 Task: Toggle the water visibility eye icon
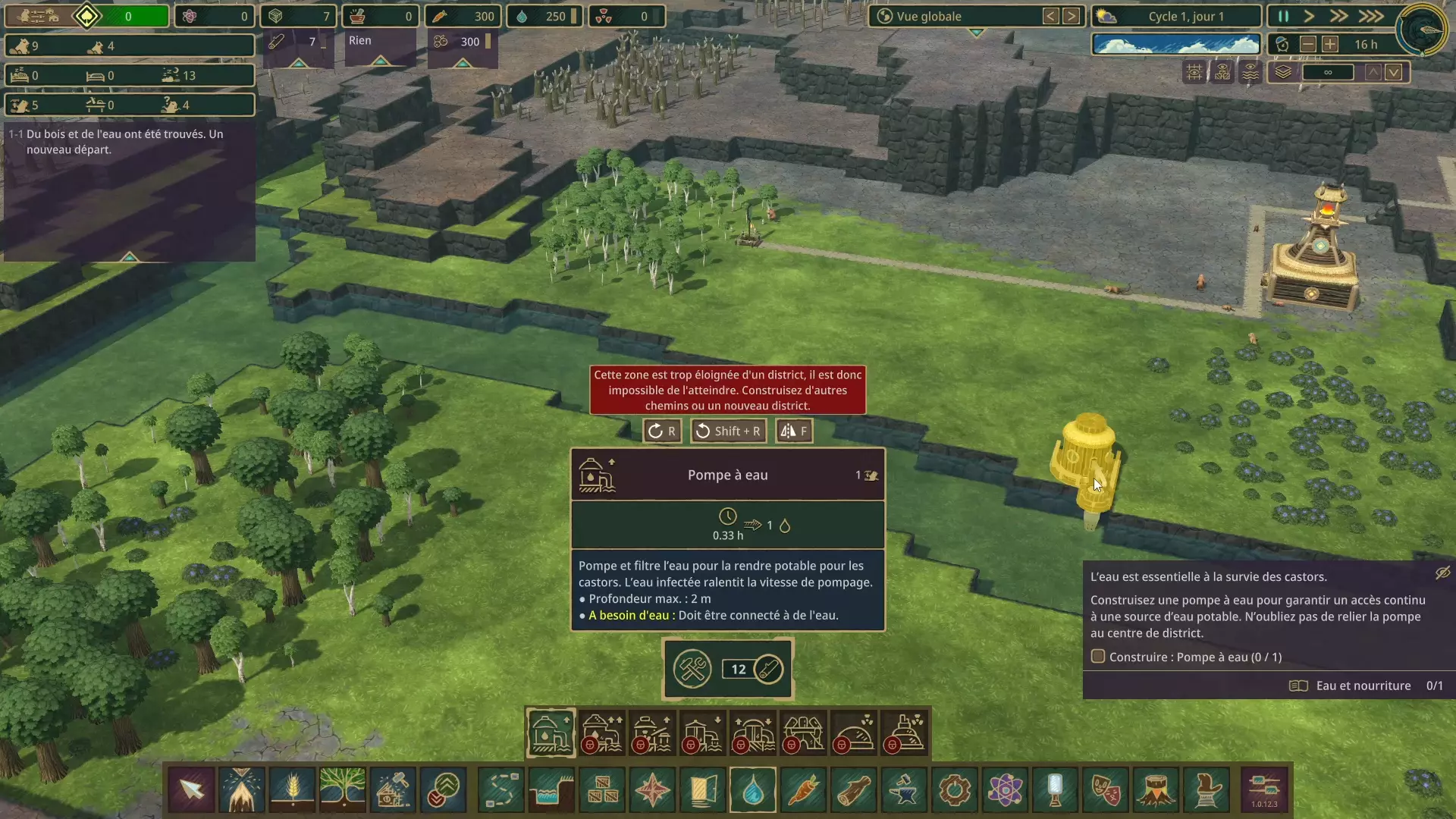click(x=1250, y=72)
